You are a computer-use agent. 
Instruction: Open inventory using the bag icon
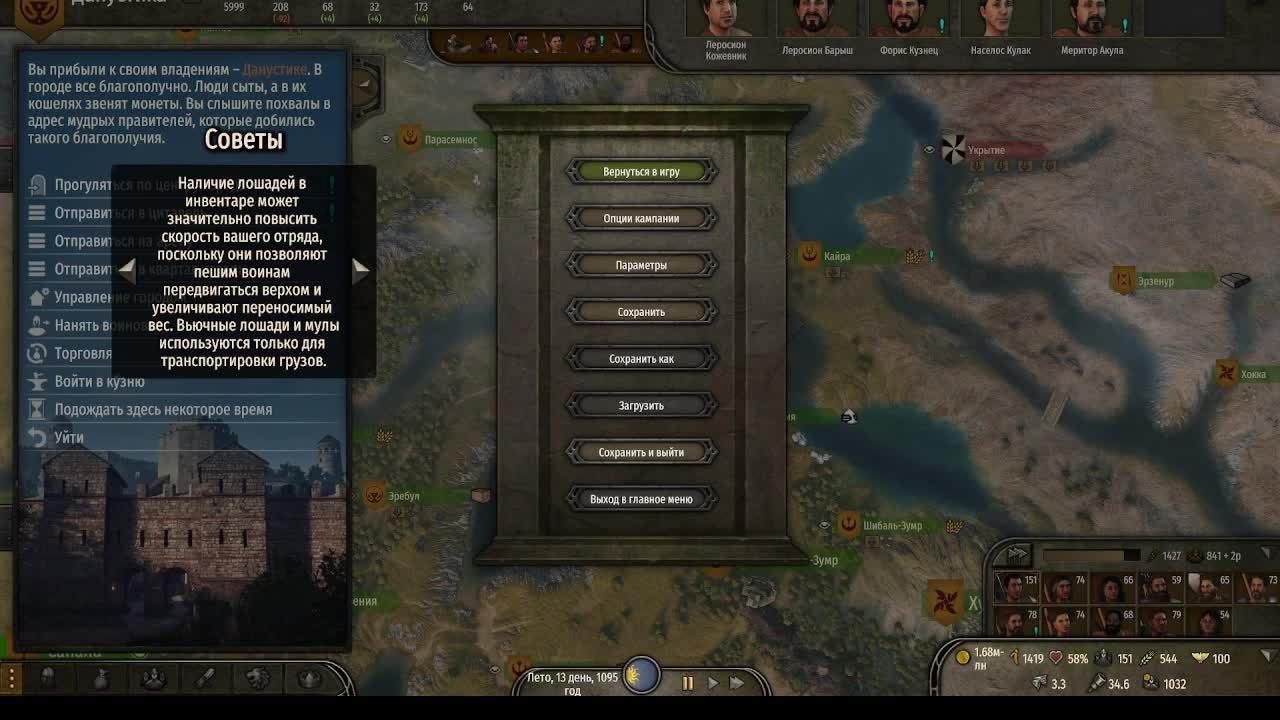(x=102, y=680)
